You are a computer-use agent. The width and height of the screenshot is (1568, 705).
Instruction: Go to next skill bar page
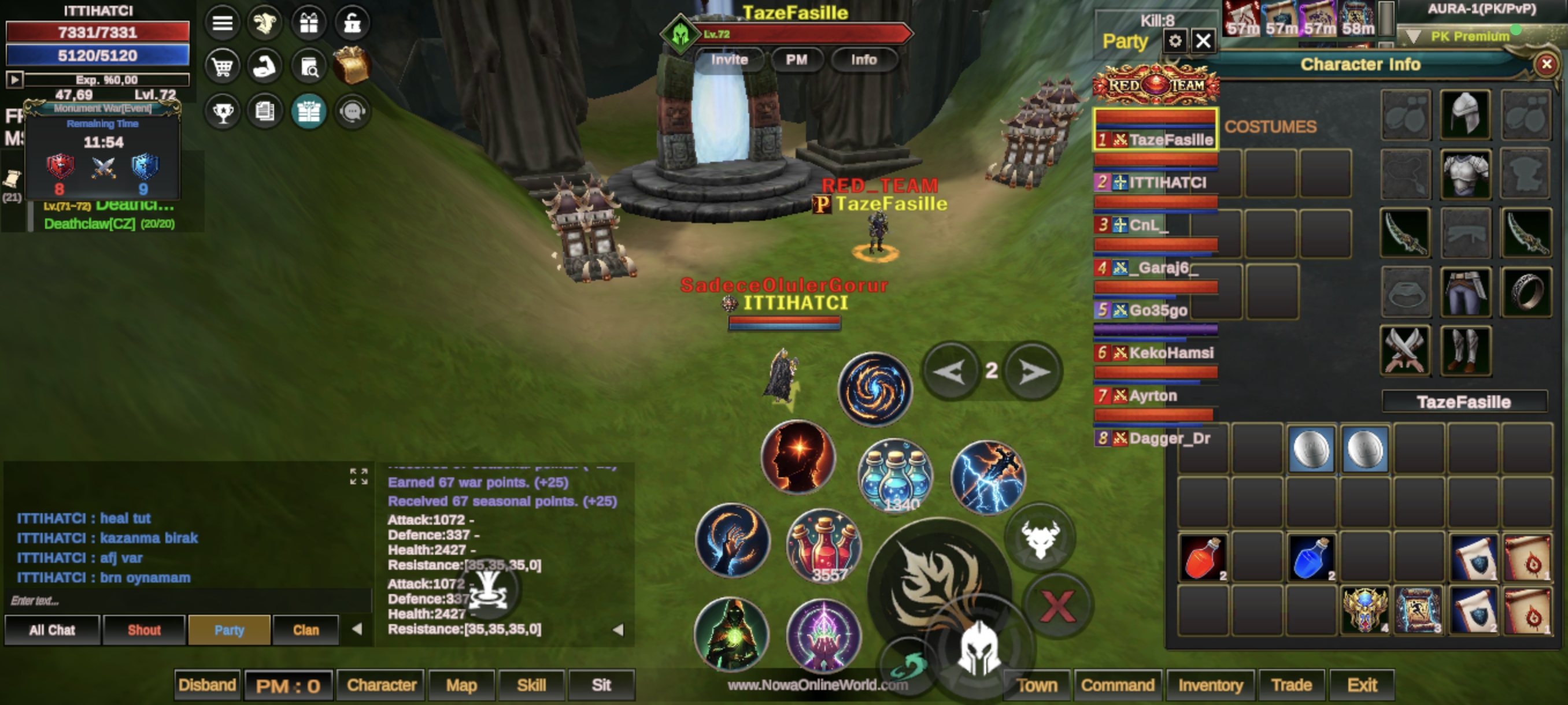[1033, 371]
